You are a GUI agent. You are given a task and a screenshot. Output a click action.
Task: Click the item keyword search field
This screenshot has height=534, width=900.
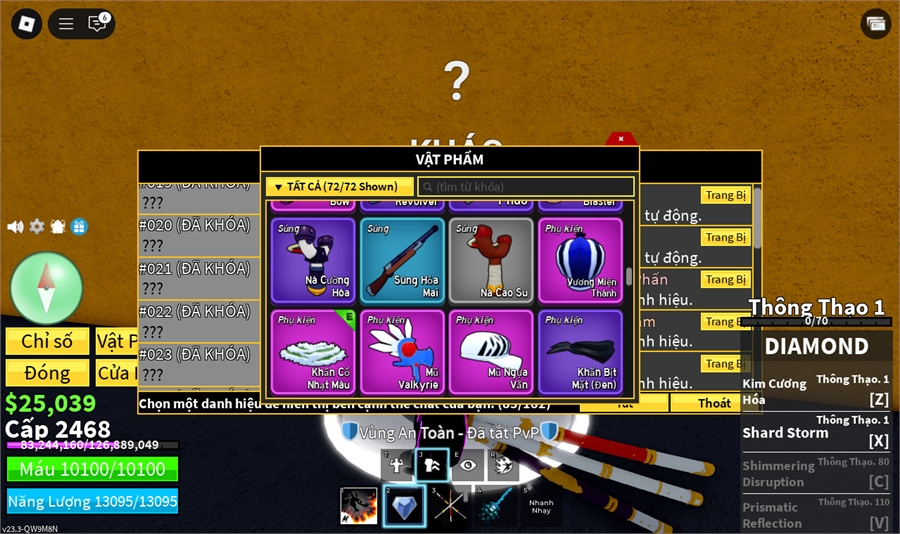pyautogui.click(x=526, y=187)
